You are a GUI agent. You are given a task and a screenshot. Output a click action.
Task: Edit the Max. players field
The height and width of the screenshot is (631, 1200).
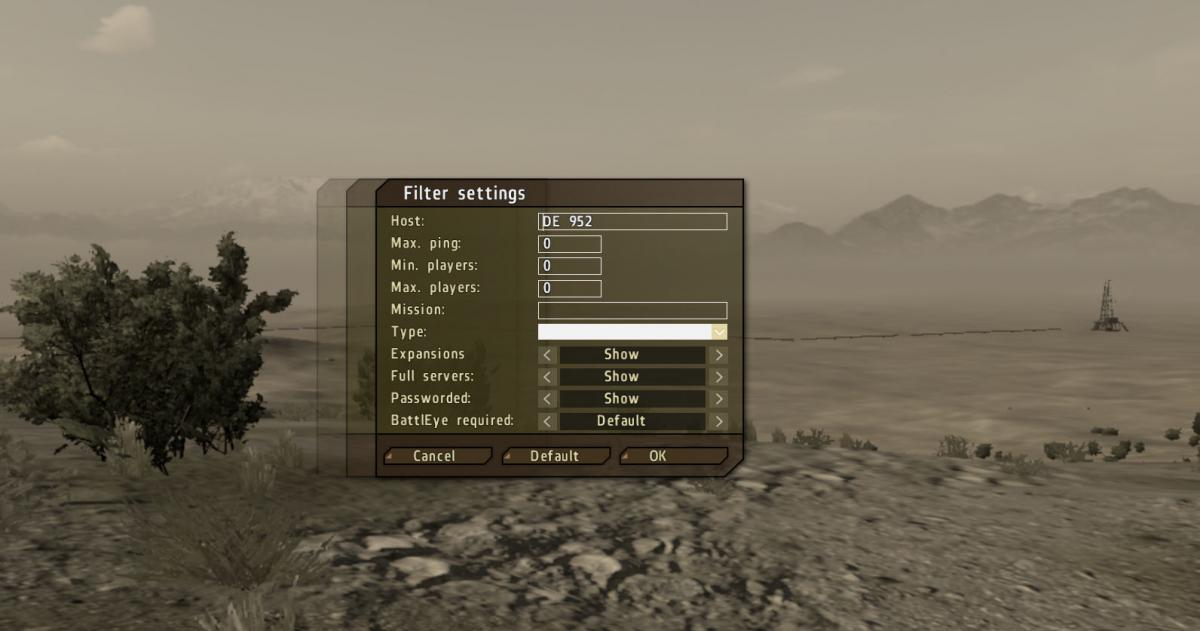tap(570, 288)
